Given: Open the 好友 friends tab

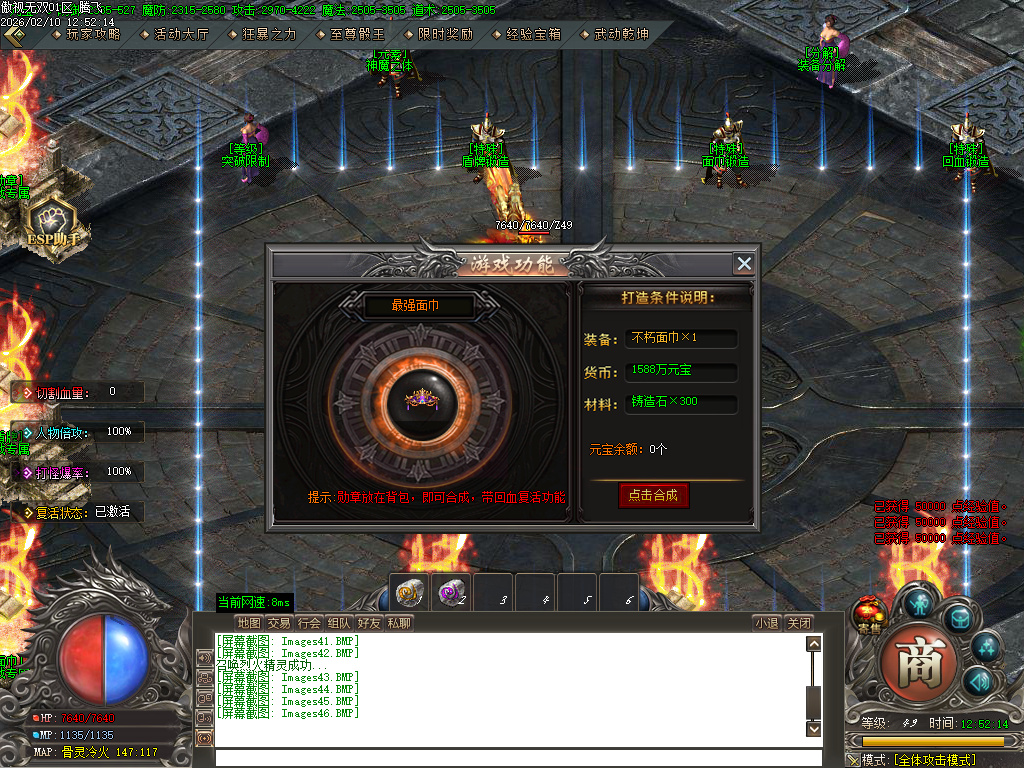Looking at the screenshot, I should point(369,623).
